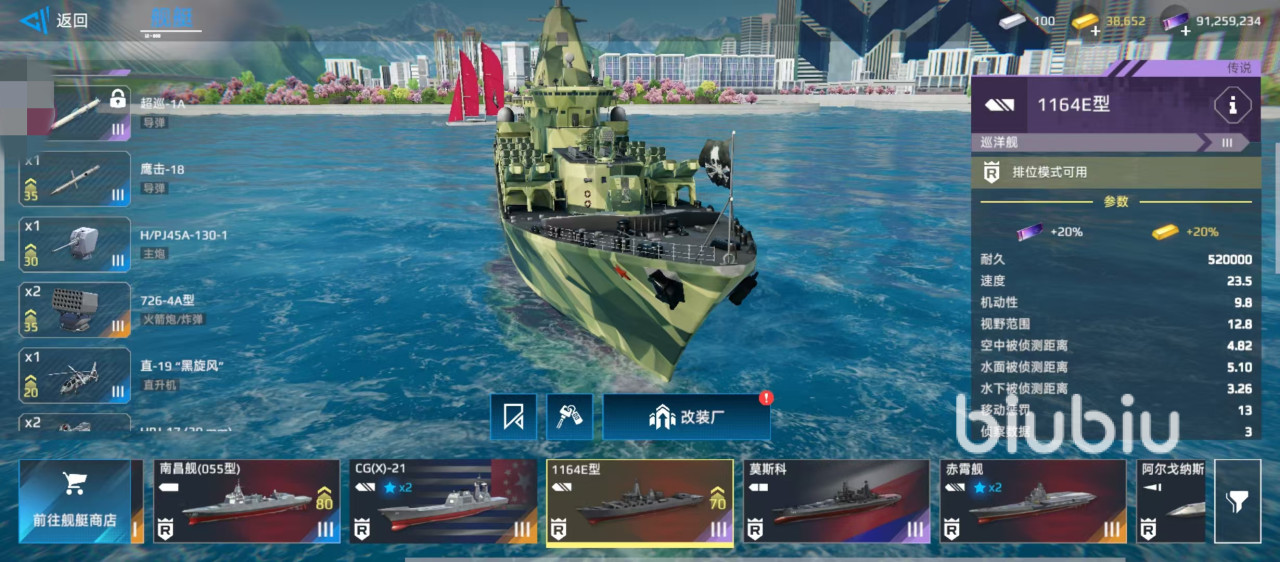This screenshot has width=1280, height=562.
Task: Switch to the top 舰艇 tab
Action: pyautogui.click(x=170, y=19)
